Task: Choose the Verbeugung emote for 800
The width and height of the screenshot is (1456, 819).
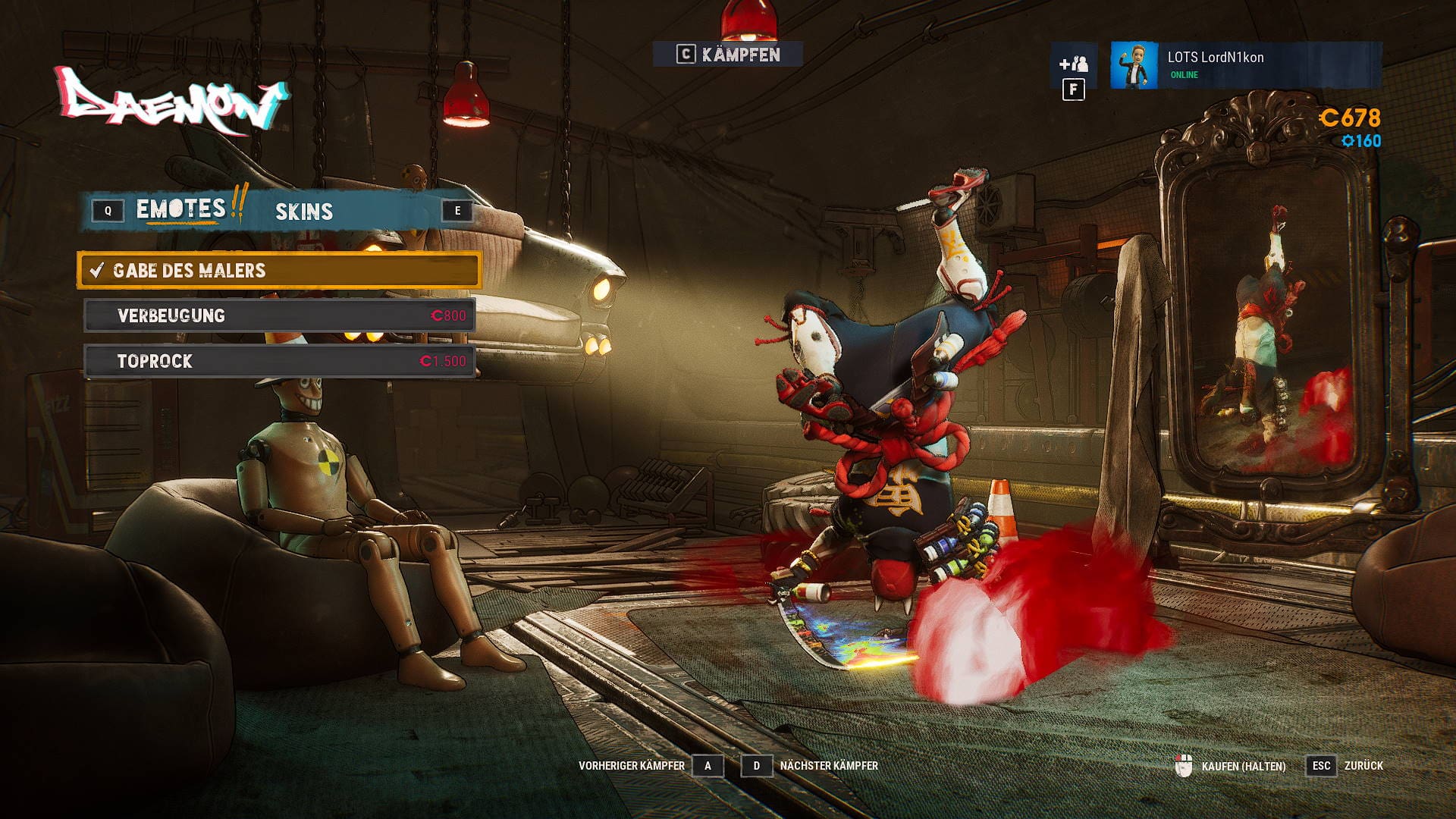Action: (x=279, y=315)
